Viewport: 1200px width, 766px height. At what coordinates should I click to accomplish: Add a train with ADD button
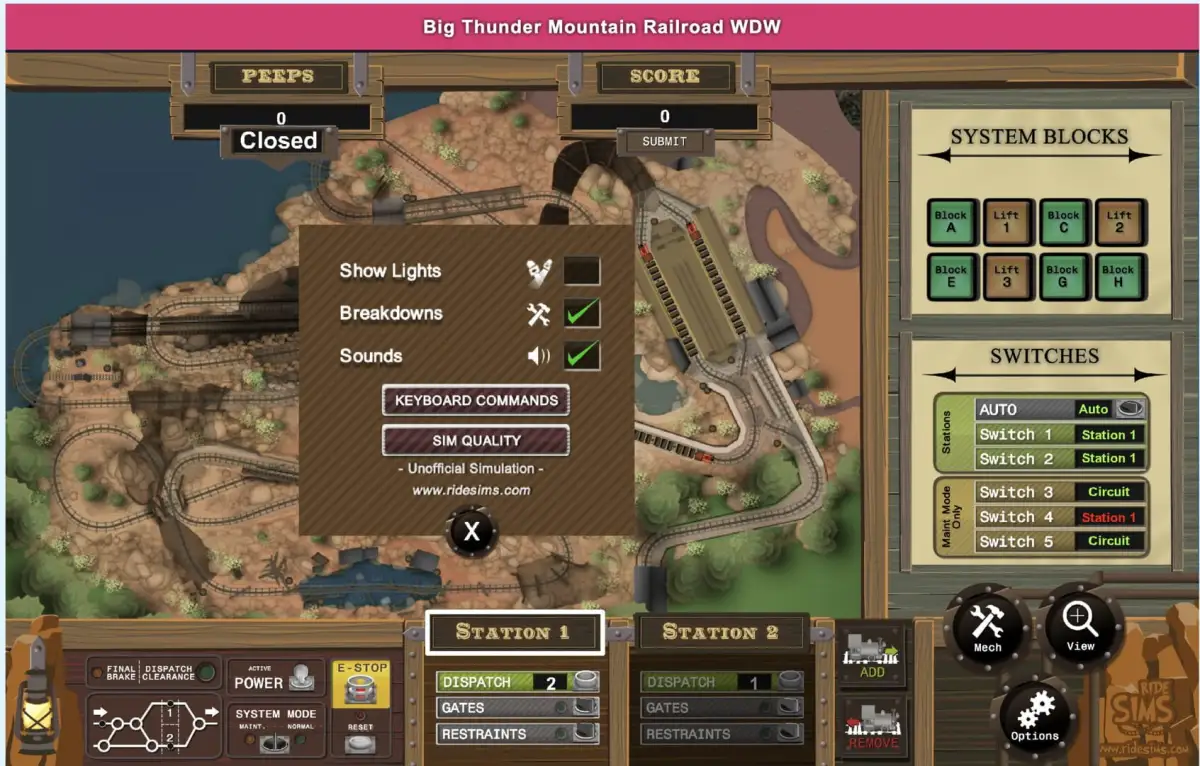[872, 656]
